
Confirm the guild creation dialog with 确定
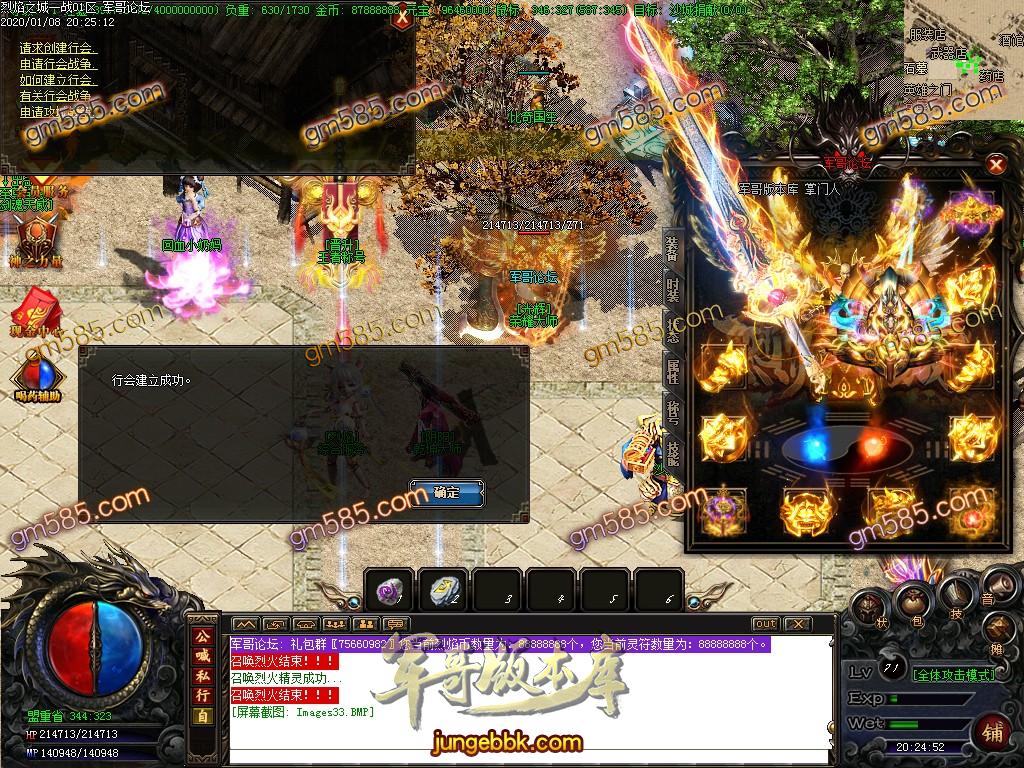tap(446, 493)
